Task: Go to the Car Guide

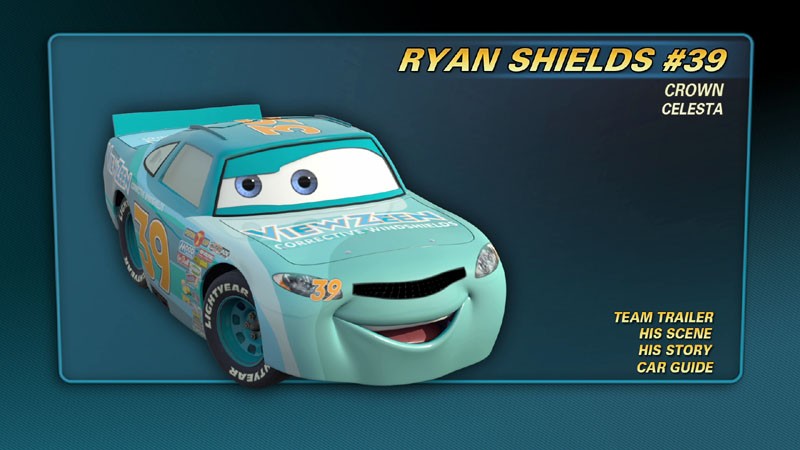Action: pos(675,368)
